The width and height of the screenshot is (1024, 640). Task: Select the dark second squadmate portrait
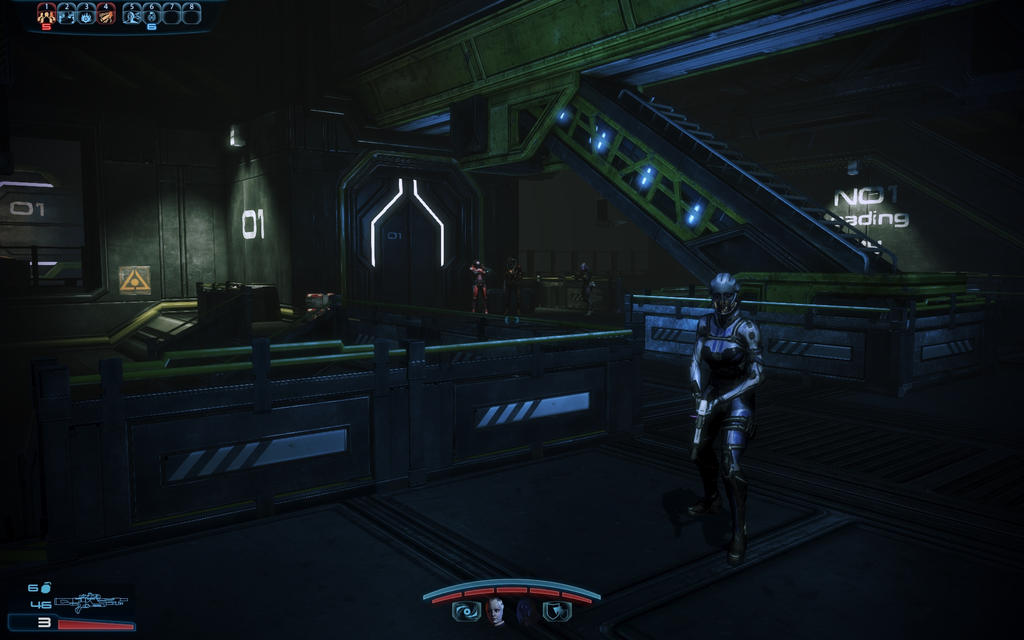coord(524,610)
